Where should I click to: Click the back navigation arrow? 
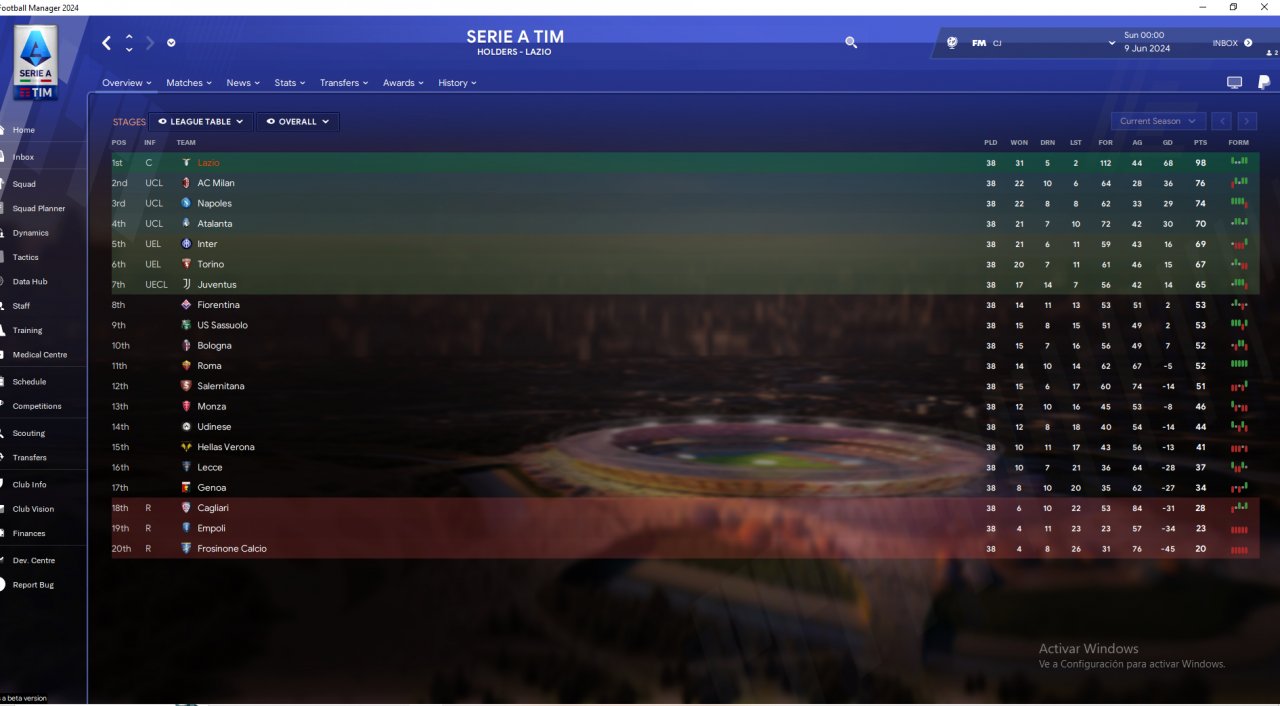[x=107, y=43]
